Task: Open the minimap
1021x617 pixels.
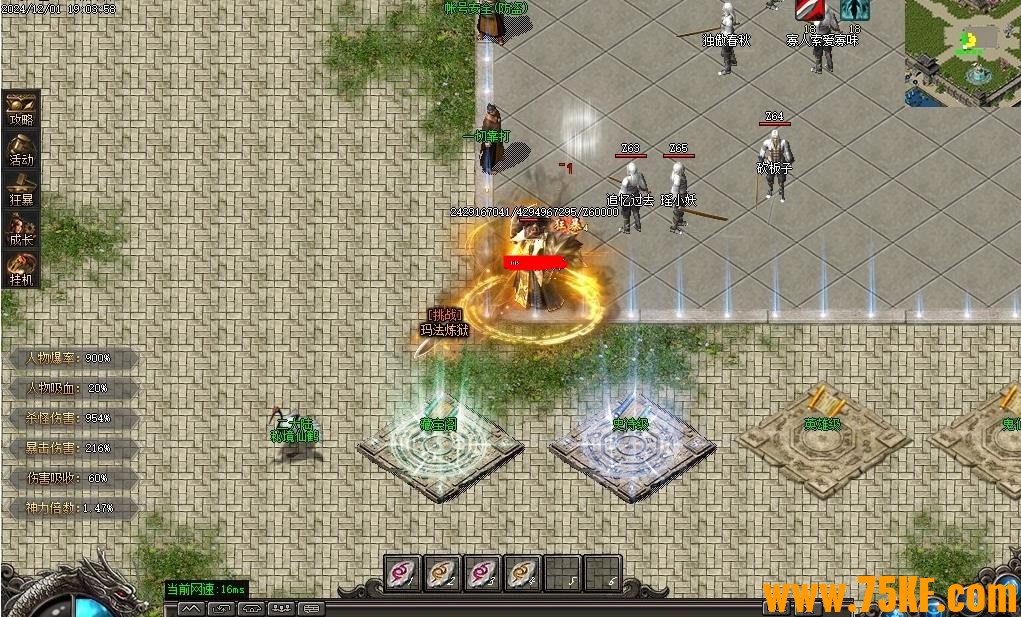Action: click(962, 52)
